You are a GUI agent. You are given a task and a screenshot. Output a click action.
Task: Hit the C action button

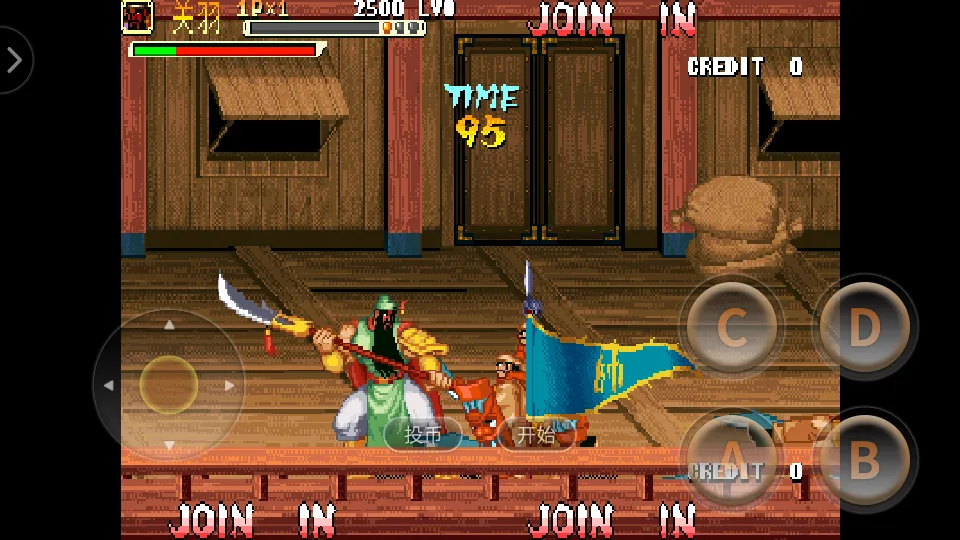coord(732,327)
